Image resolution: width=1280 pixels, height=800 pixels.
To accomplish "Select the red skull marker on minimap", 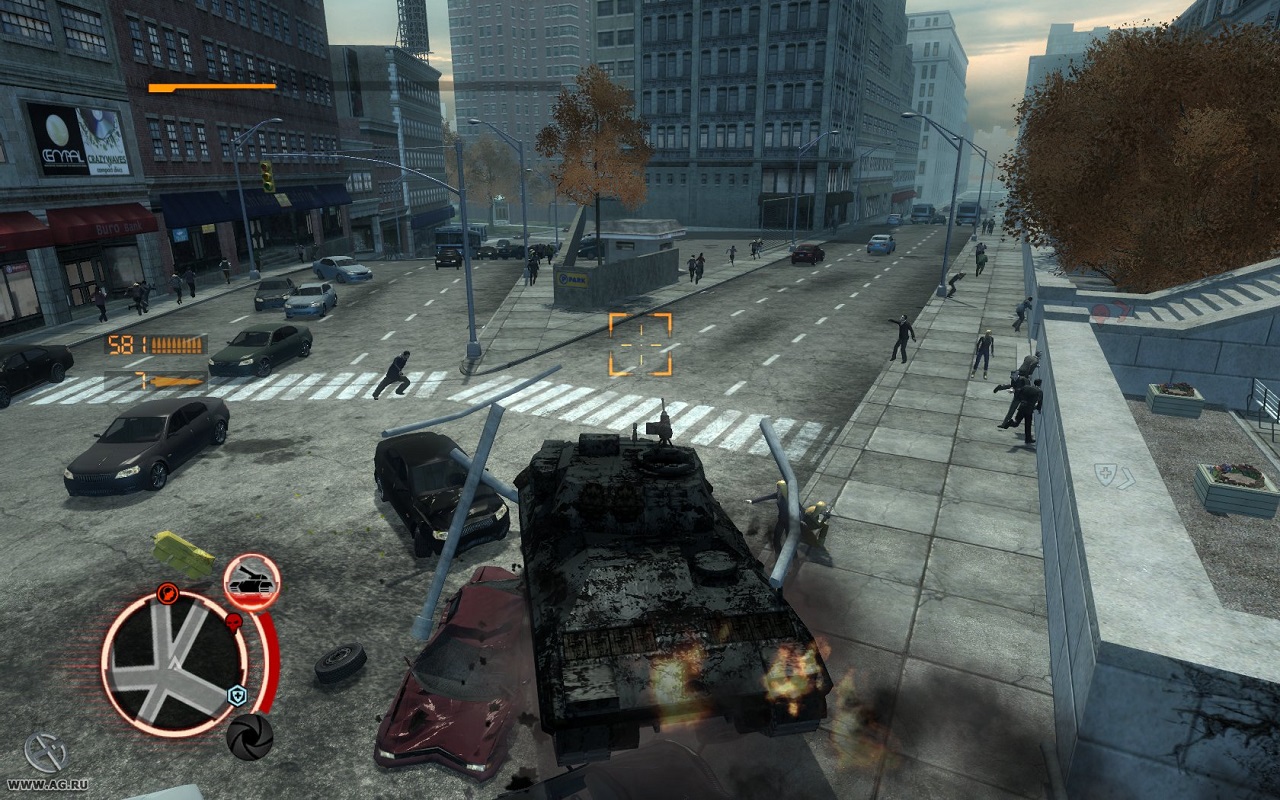I will click(234, 623).
